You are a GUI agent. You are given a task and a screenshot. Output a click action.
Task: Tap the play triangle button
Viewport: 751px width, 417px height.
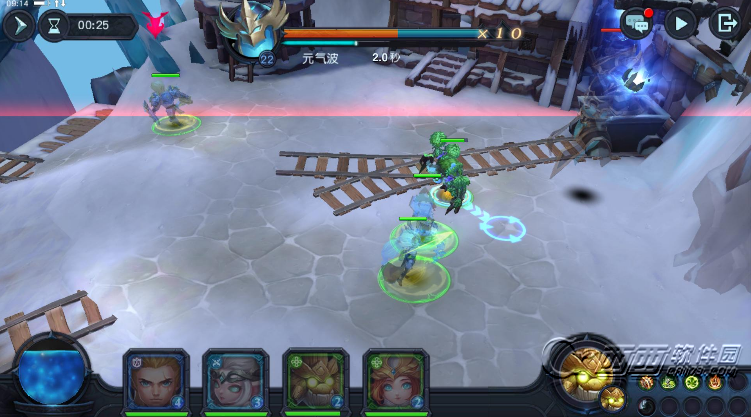[x=680, y=23]
